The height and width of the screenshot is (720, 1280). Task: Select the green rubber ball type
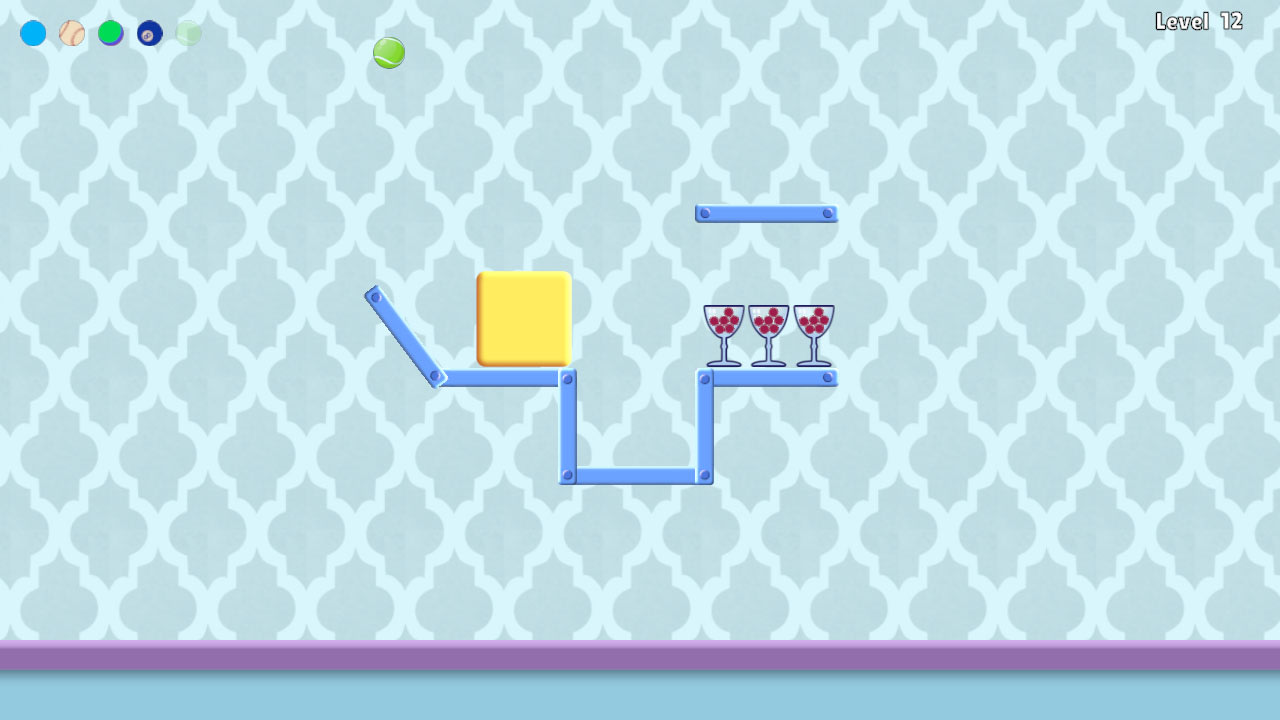[x=110, y=33]
